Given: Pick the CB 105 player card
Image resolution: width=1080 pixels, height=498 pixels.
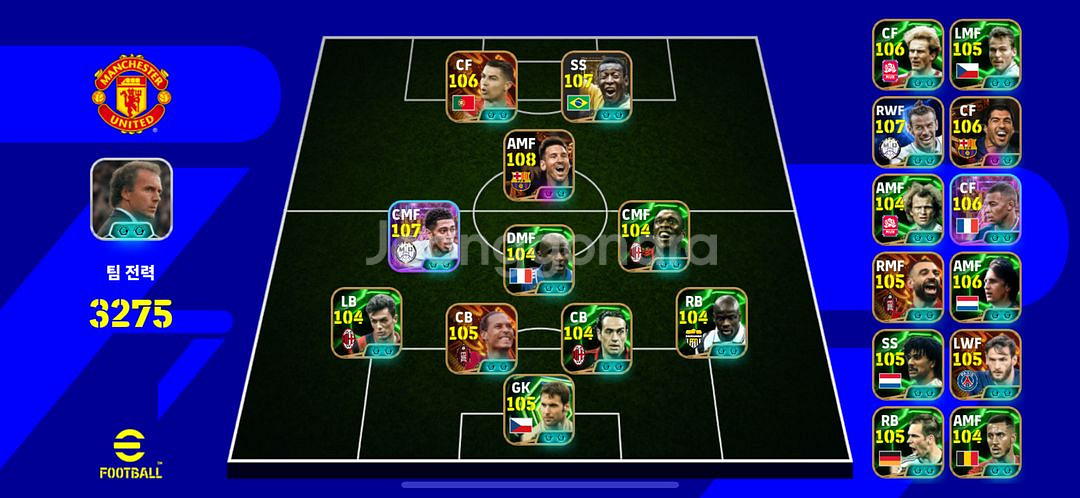Looking at the screenshot, I should 482,339.
